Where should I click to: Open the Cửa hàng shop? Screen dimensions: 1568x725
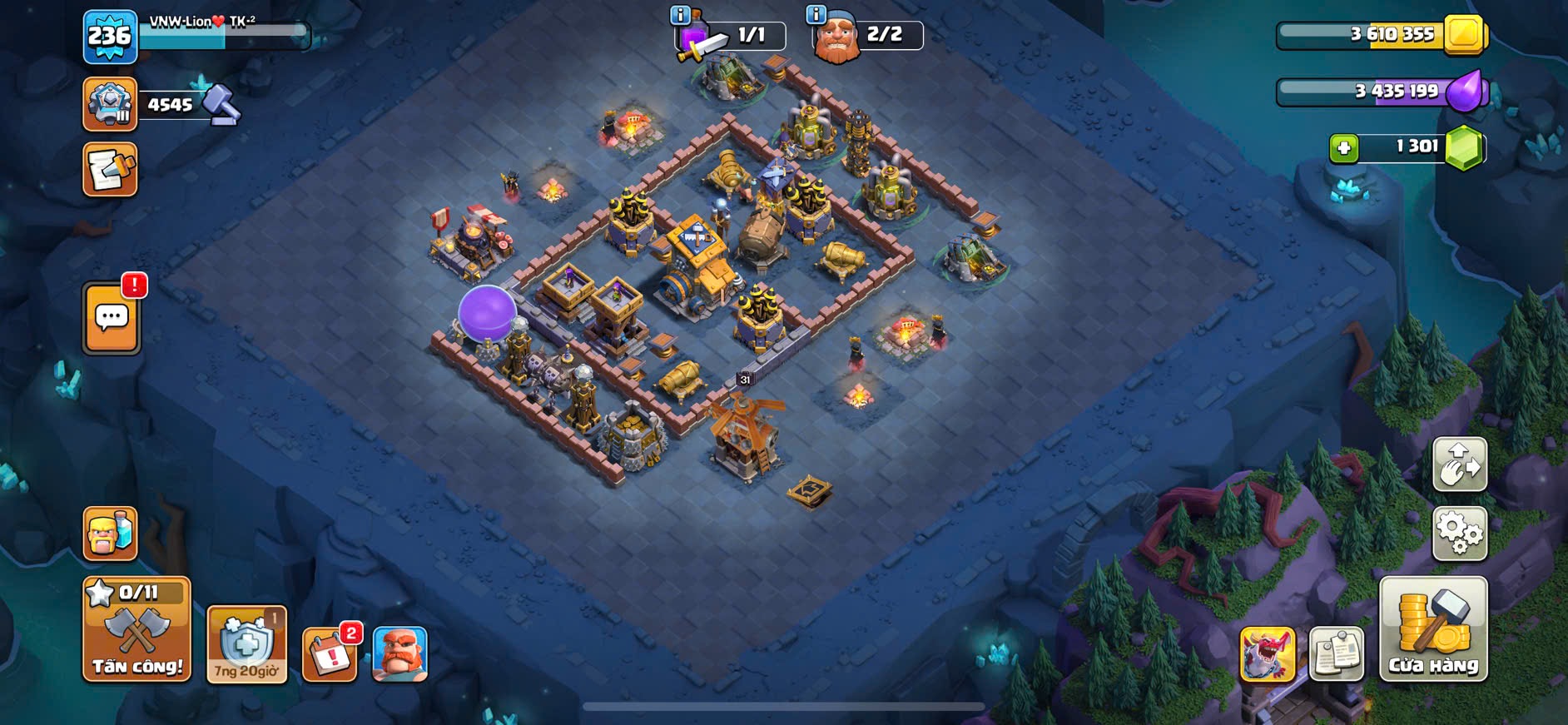[1432, 630]
